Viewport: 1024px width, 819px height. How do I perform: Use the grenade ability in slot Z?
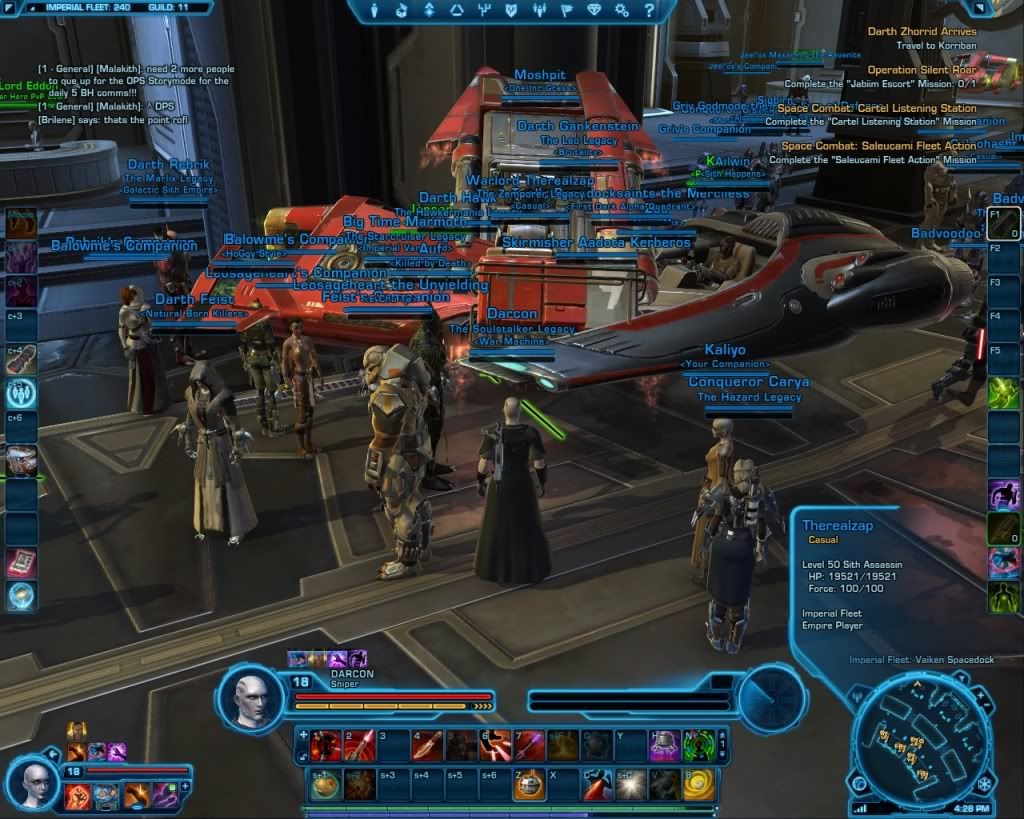(x=529, y=784)
